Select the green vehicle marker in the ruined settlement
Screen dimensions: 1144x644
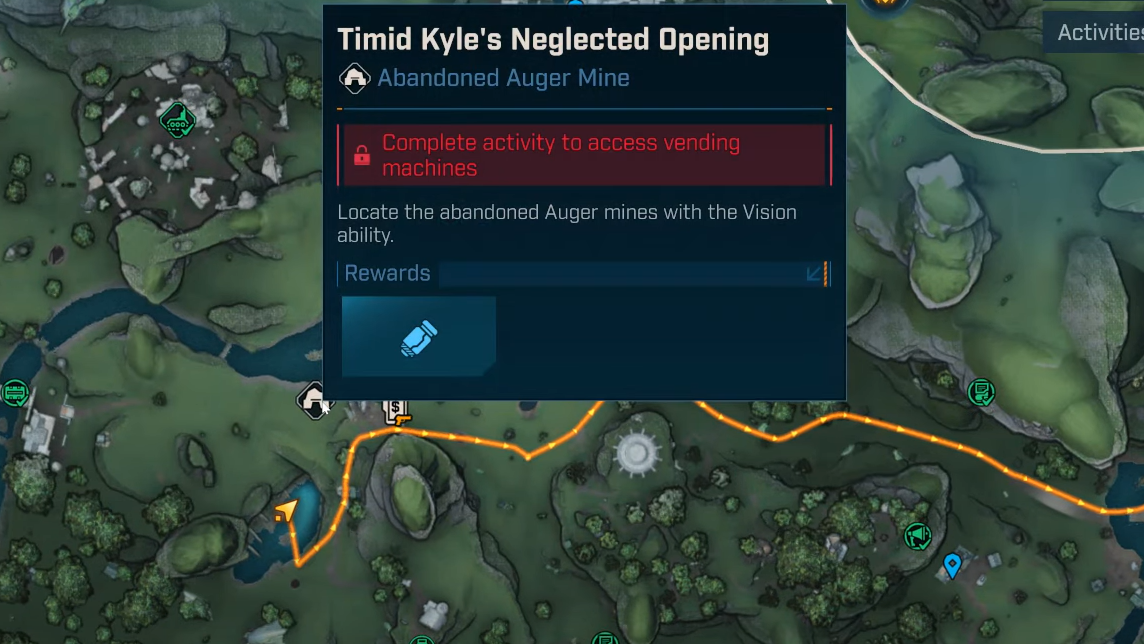point(177,119)
